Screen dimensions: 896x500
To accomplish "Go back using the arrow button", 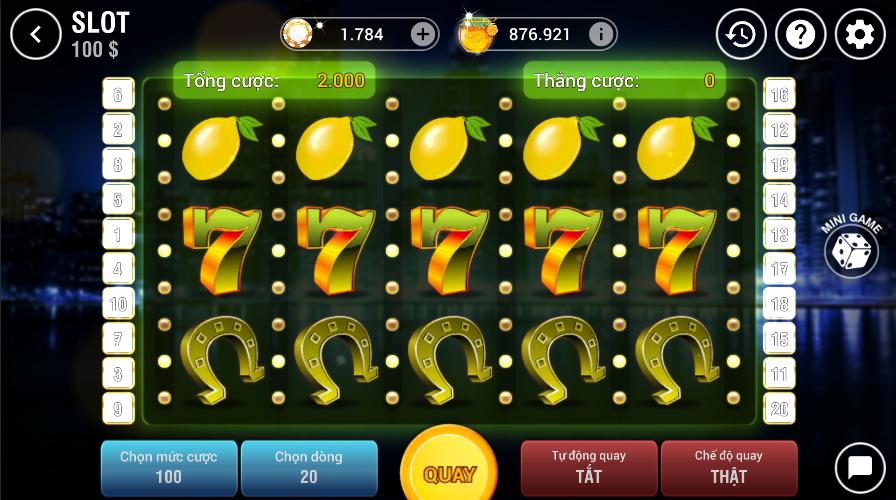I will tap(36, 35).
